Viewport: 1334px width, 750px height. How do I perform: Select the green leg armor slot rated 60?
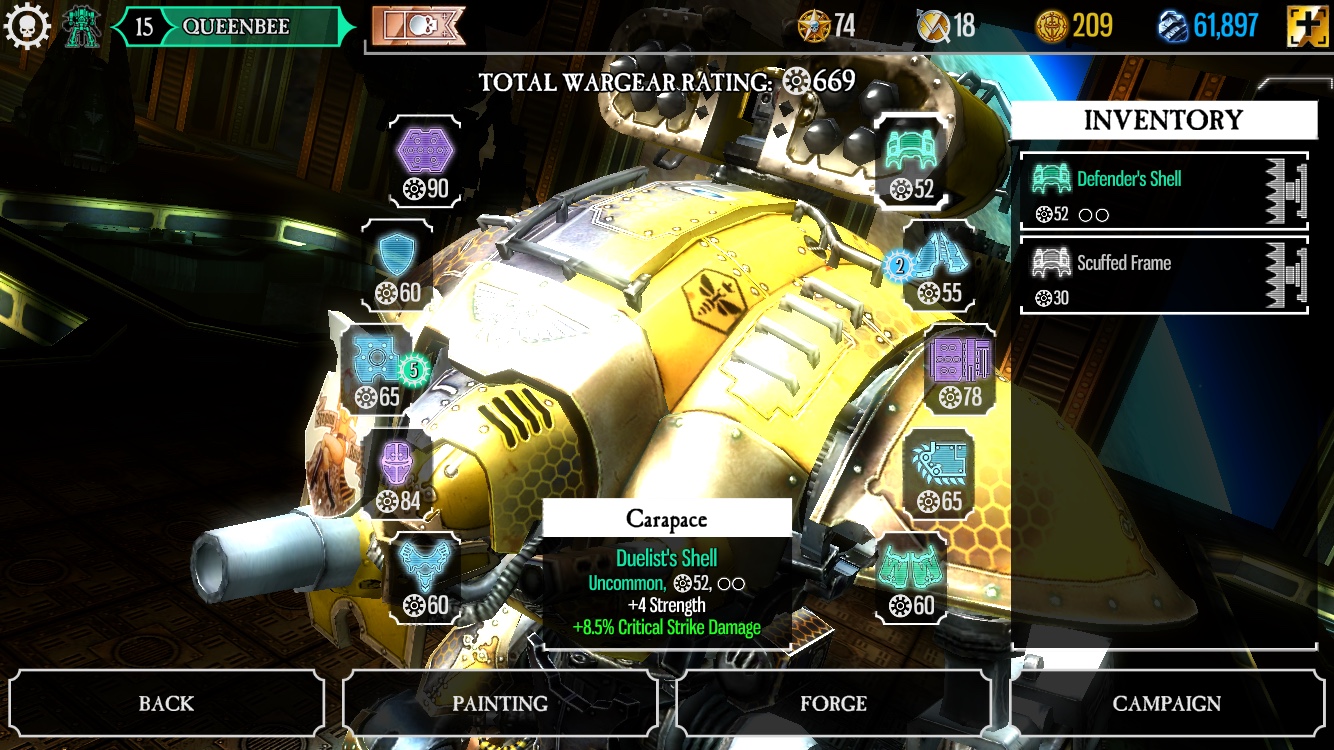pyautogui.click(x=910, y=576)
